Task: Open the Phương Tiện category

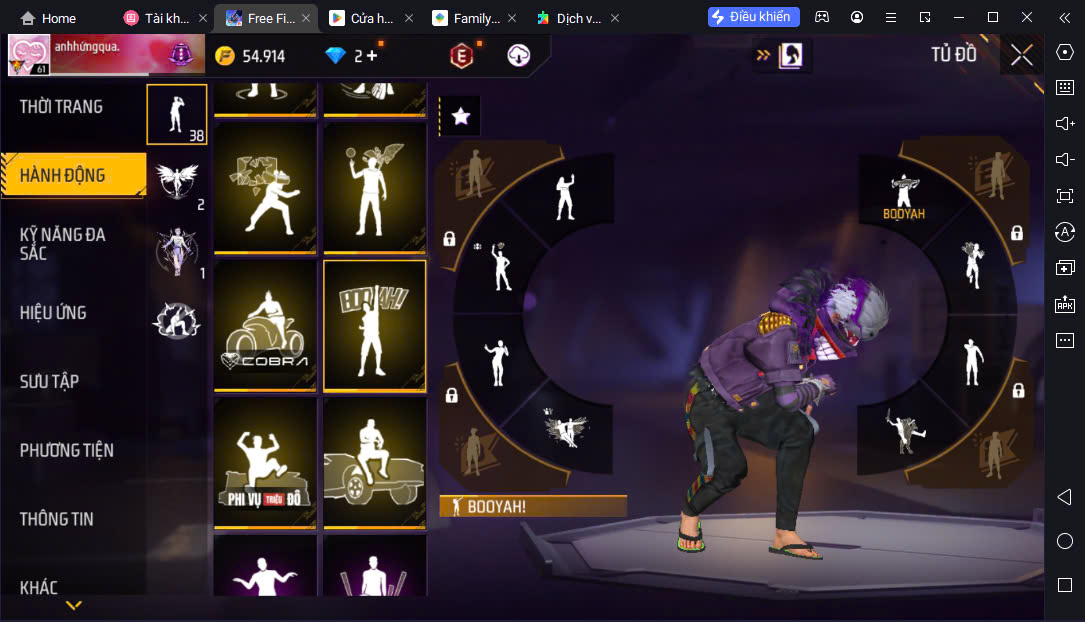Action: (x=66, y=450)
